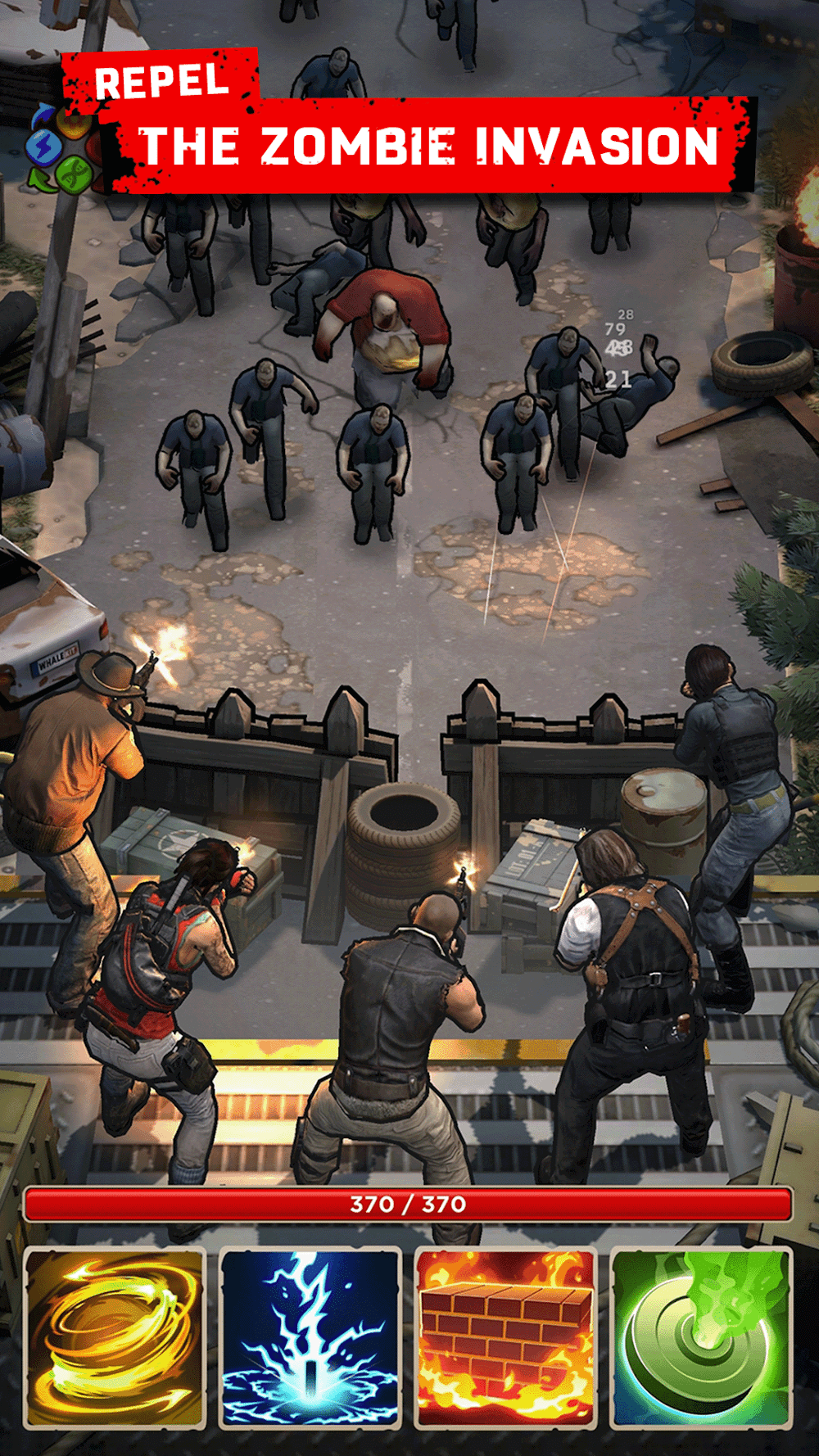Use the flaming brick wall ability
The image size is (819, 1456).
(x=505, y=1337)
